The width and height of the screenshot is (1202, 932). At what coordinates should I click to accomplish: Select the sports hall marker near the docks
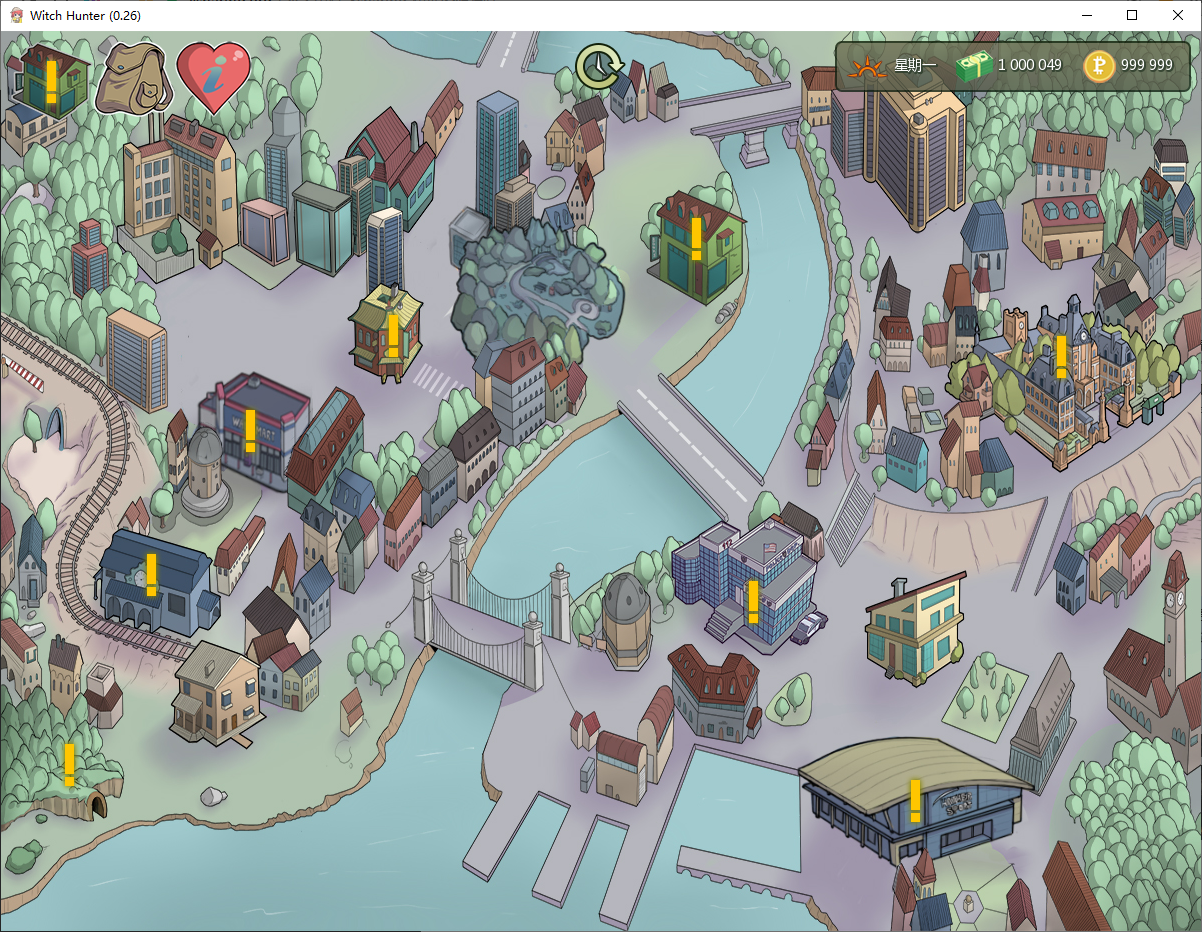point(914,800)
